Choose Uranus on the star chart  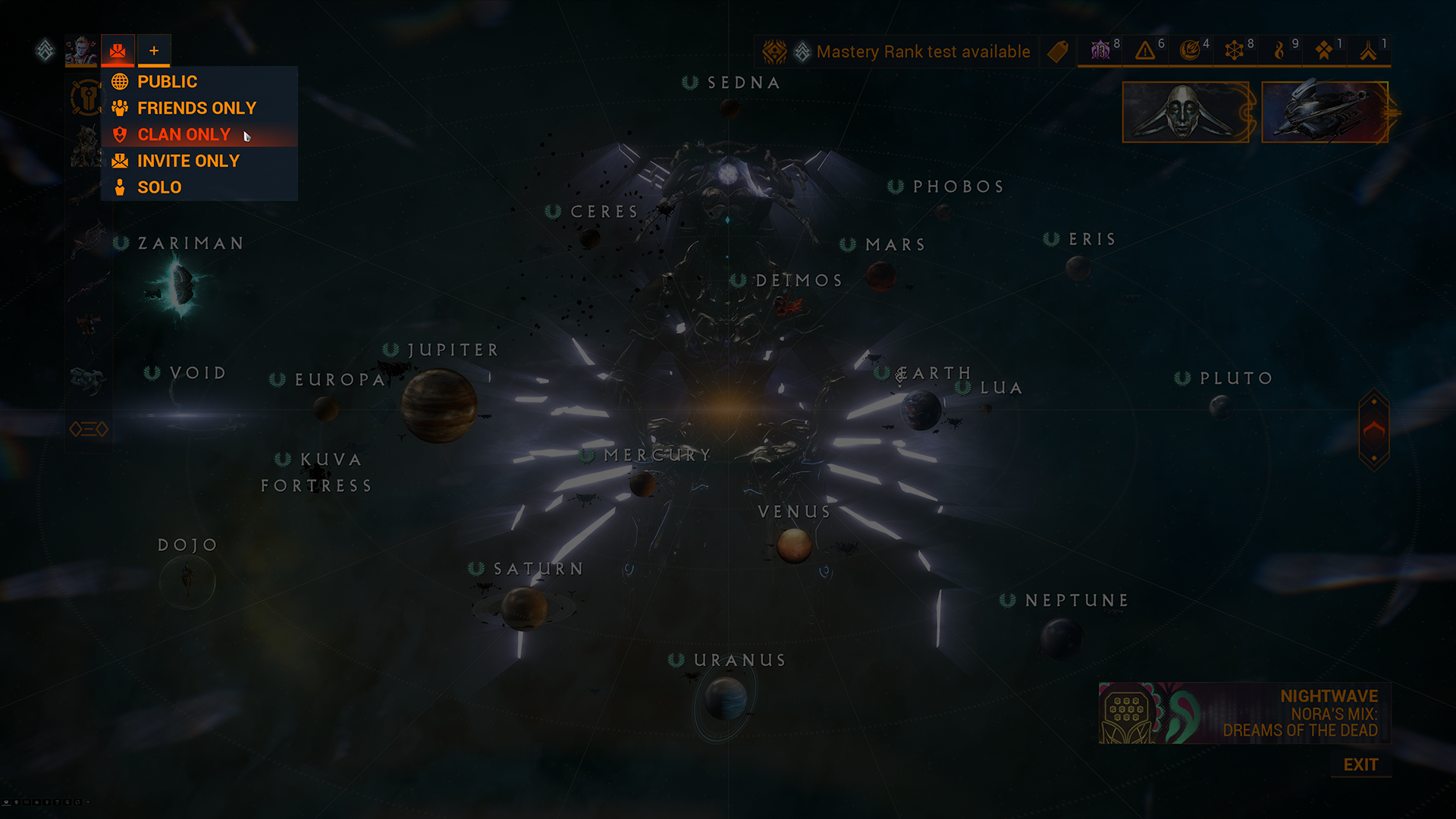(x=725, y=698)
